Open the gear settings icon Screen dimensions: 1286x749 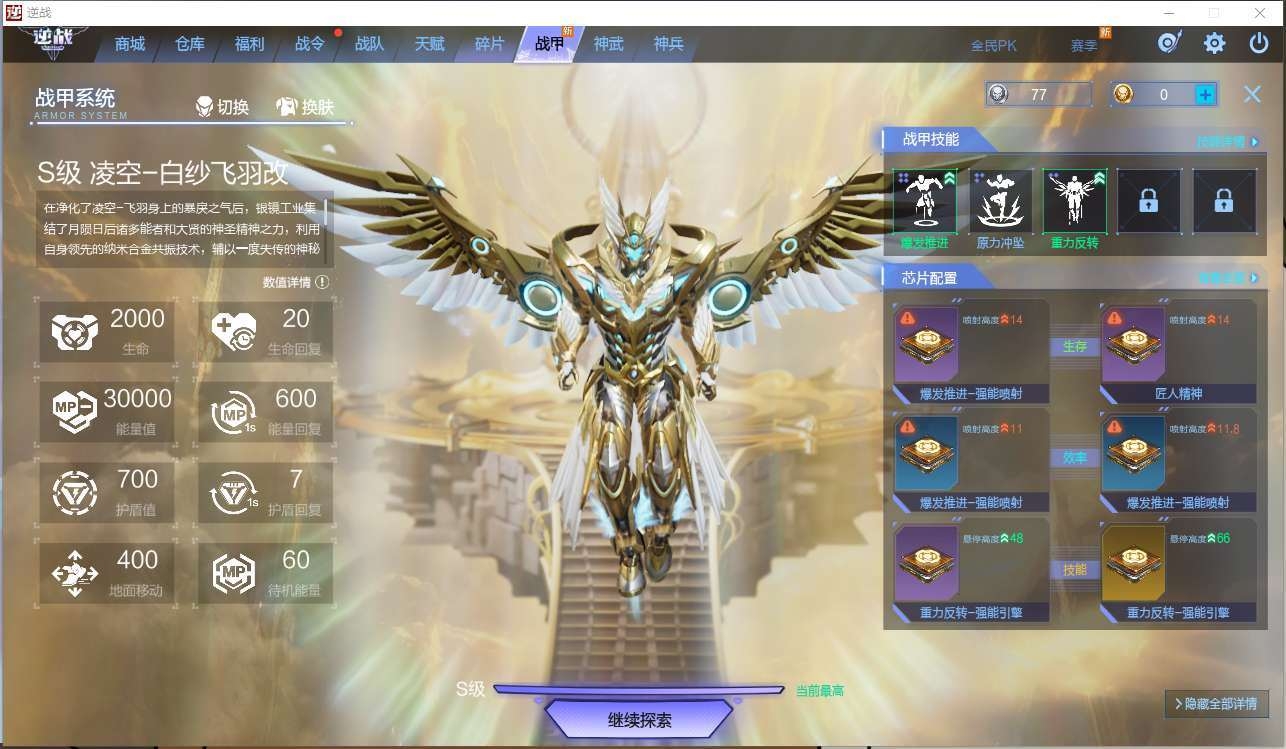point(1214,43)
